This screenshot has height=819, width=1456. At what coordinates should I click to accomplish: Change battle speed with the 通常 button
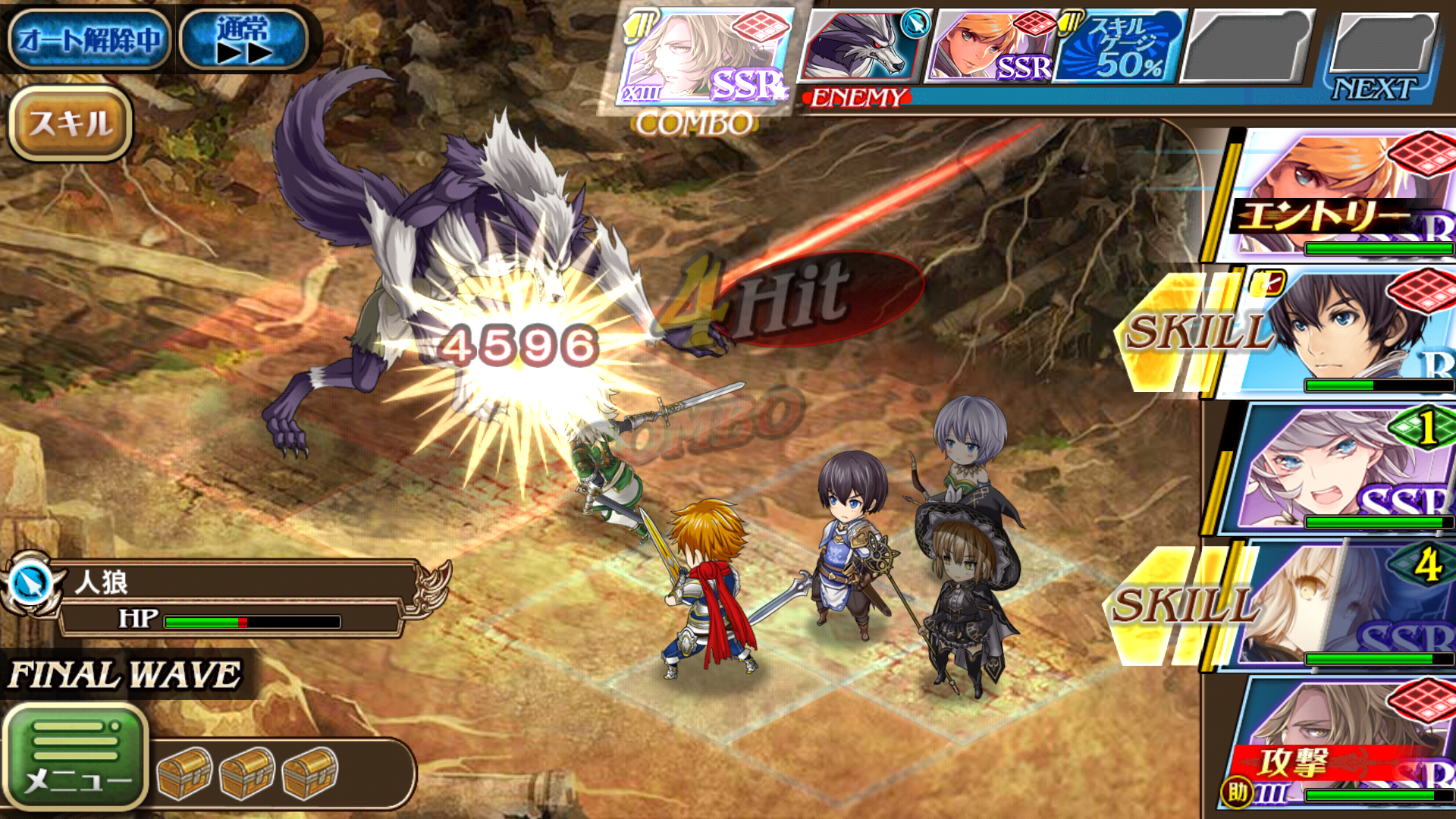pyautogui.click(x=243, y=39)
